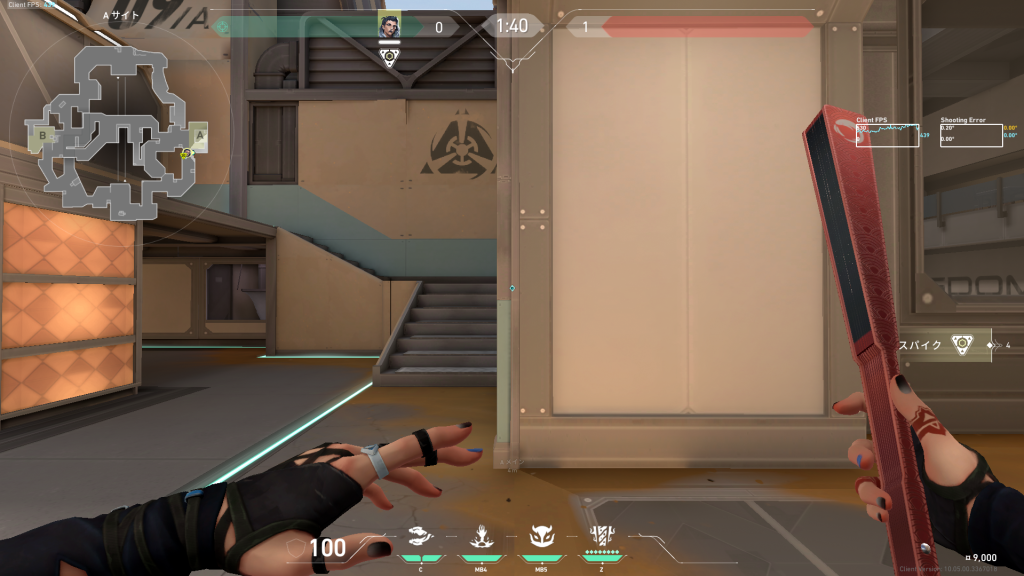Viewport: 1024px width, 576px height.
Task: Click the Shooting Error graph
Action: coord(970,134)
